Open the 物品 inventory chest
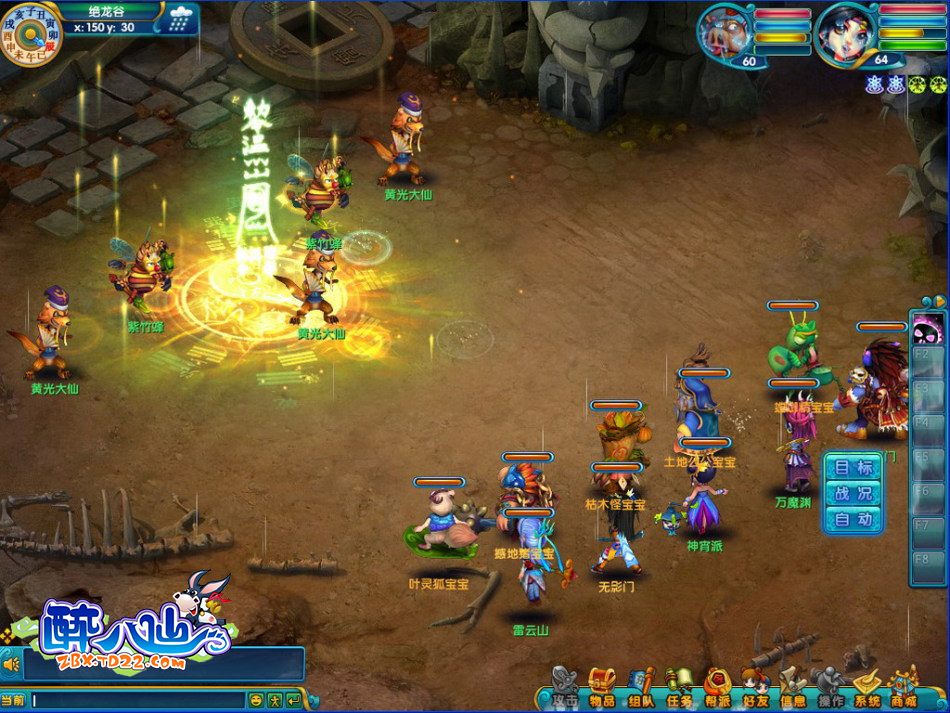 pos(602,689)
